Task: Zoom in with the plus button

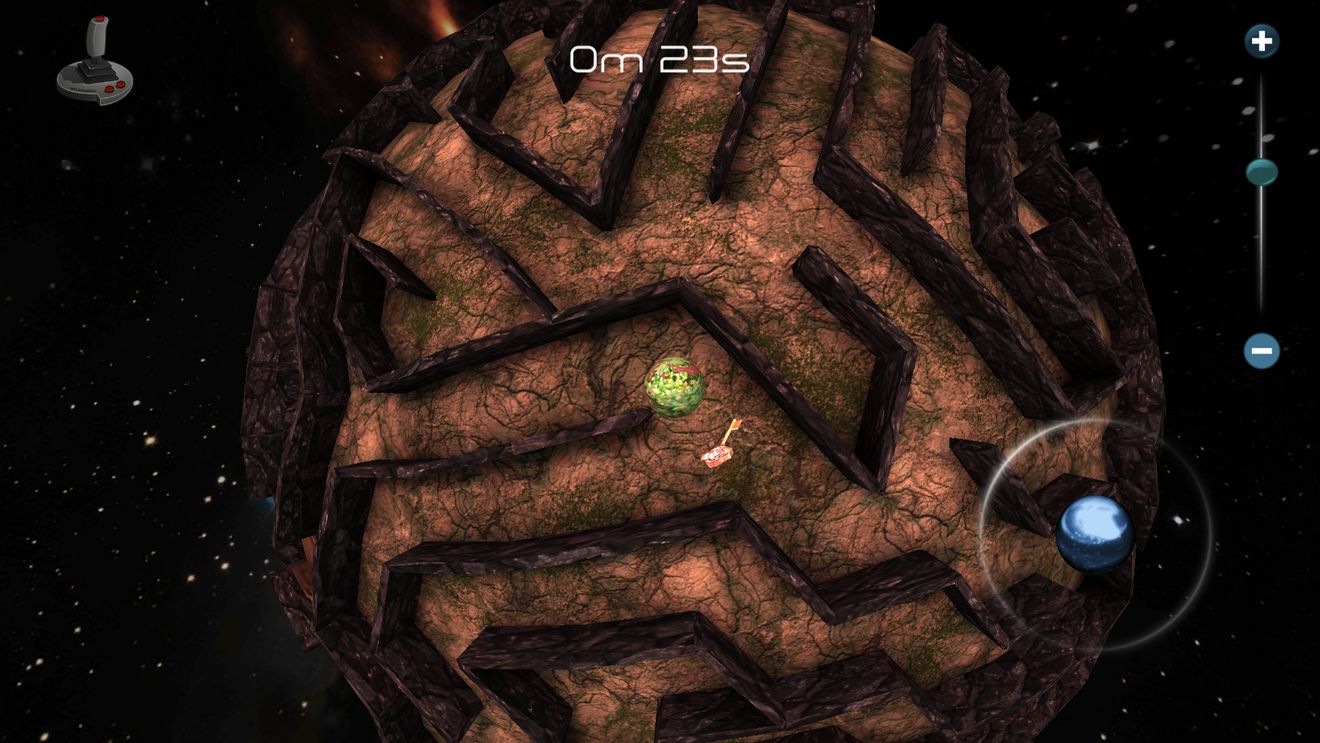Action: coord(1262,41)
